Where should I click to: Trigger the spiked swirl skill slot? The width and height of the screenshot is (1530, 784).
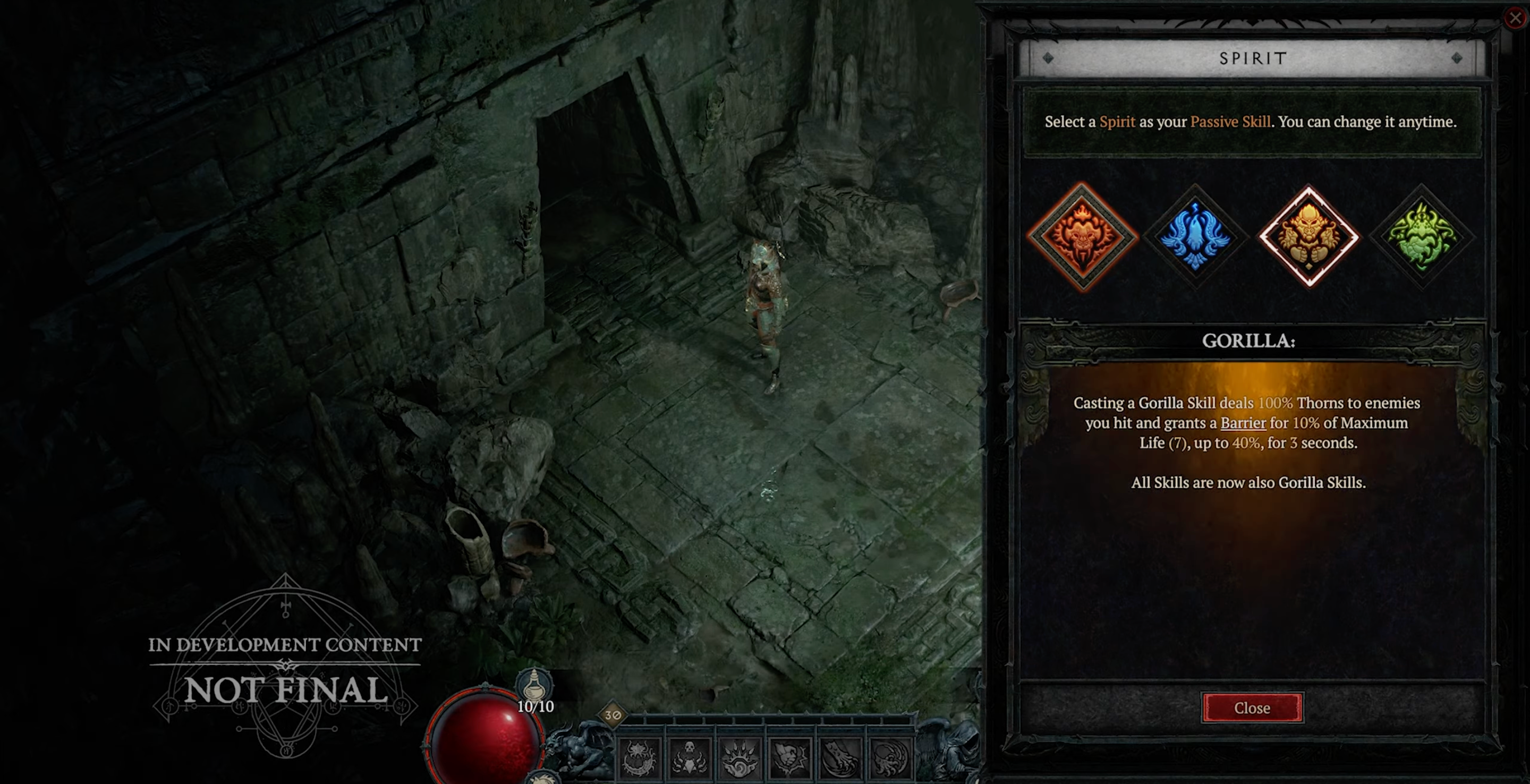(739, 759)
